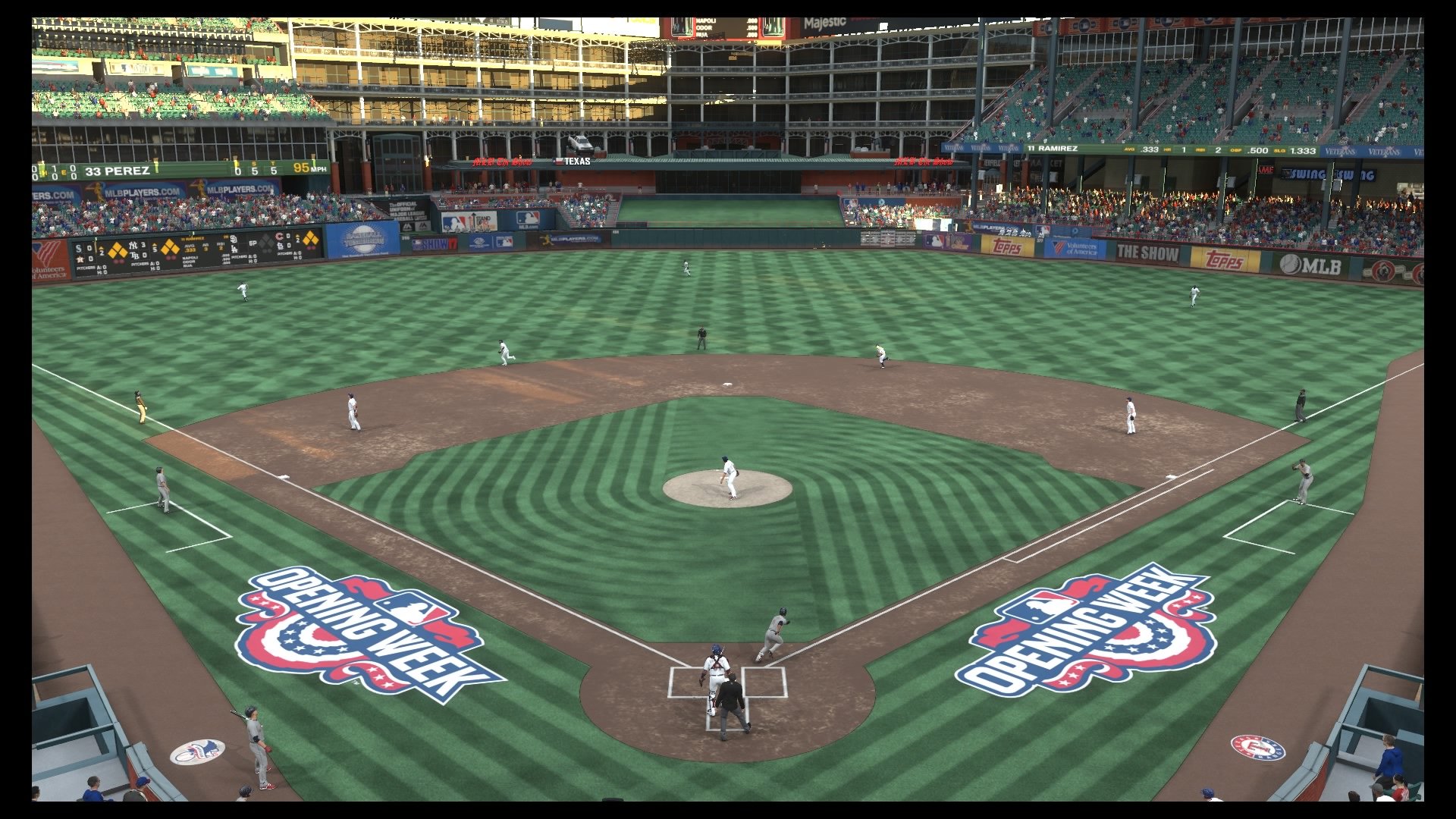Select the TEXAS label above the batter's eye
1456x819 pixels.
[579, 162]
